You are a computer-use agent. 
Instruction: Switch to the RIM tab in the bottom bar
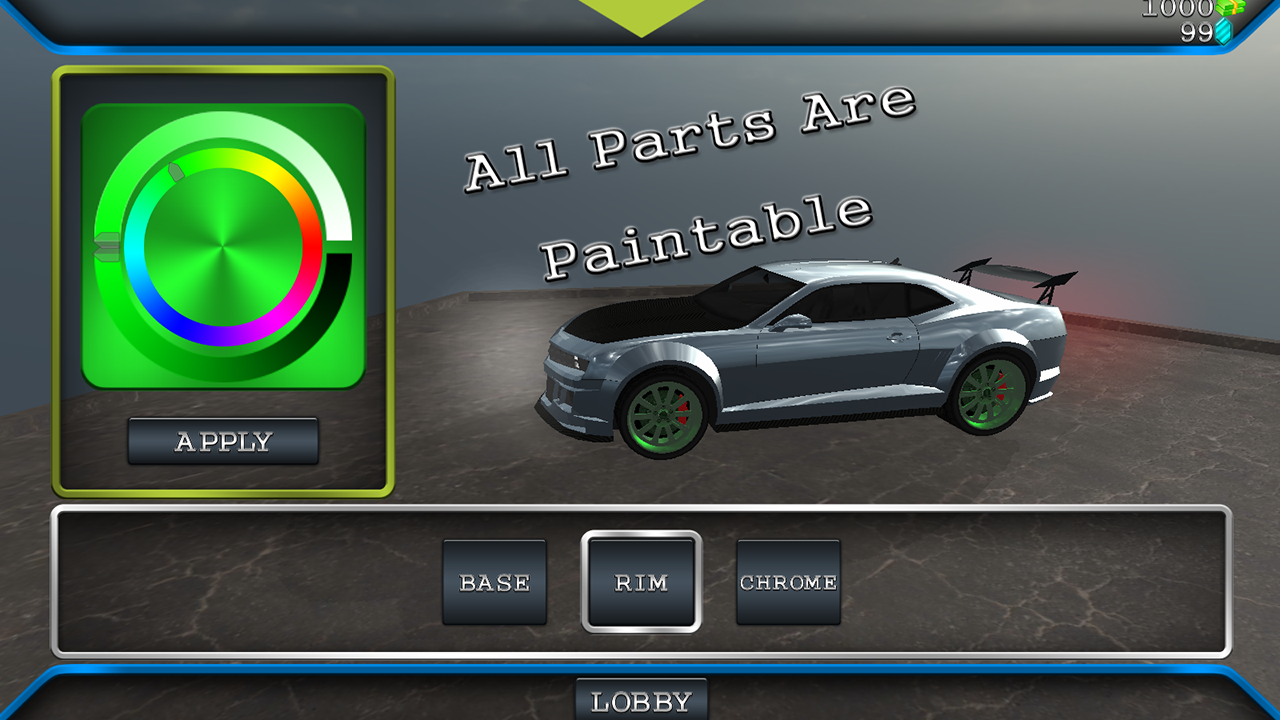click(640, 581)
